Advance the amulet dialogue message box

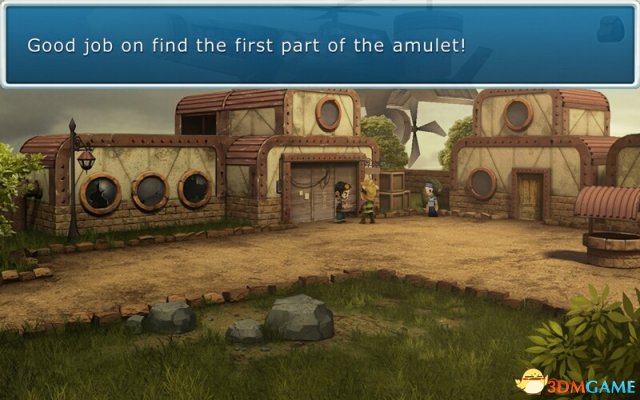click(300, 46)
